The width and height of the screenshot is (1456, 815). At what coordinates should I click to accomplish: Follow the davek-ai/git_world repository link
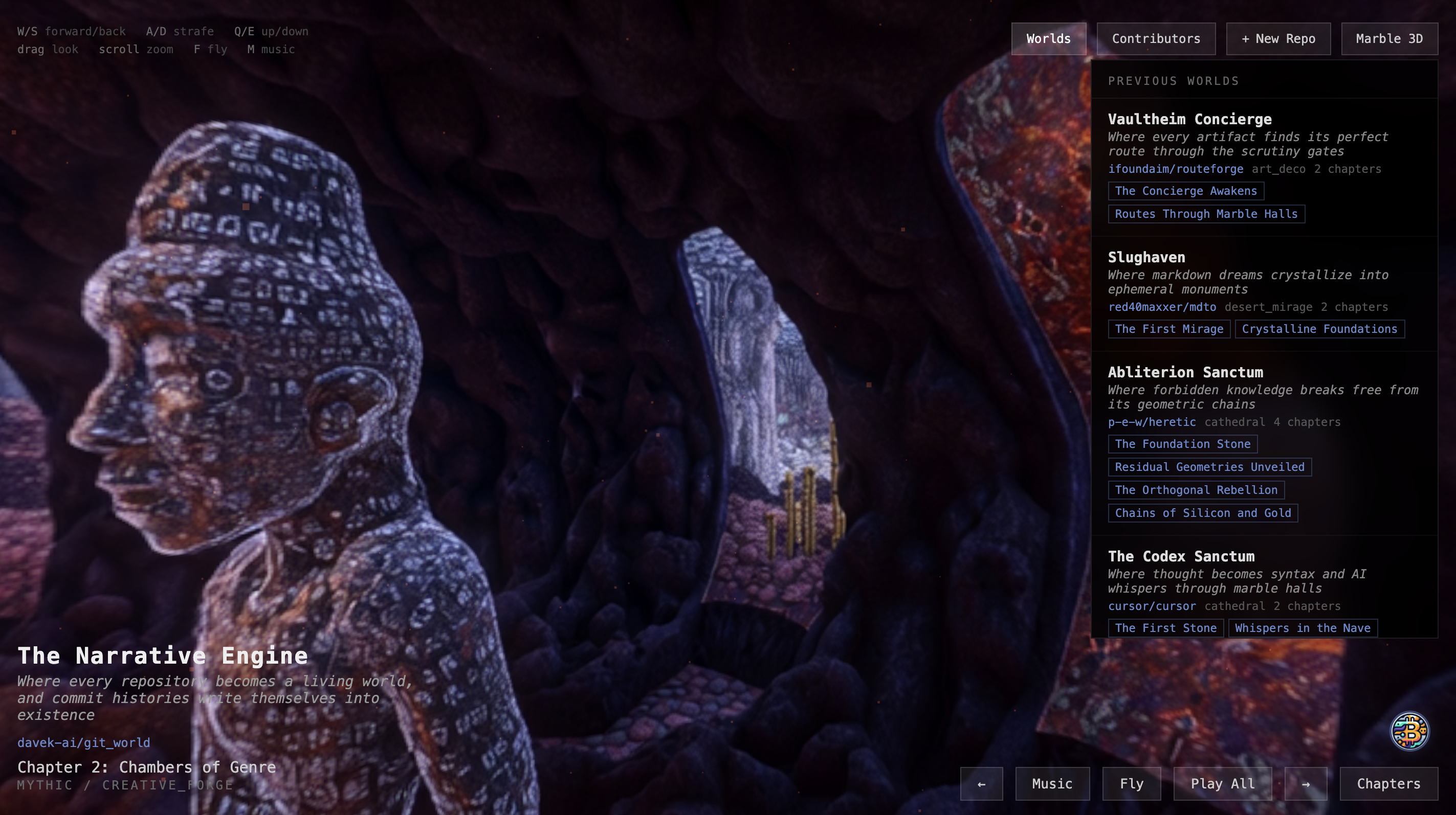84,743
